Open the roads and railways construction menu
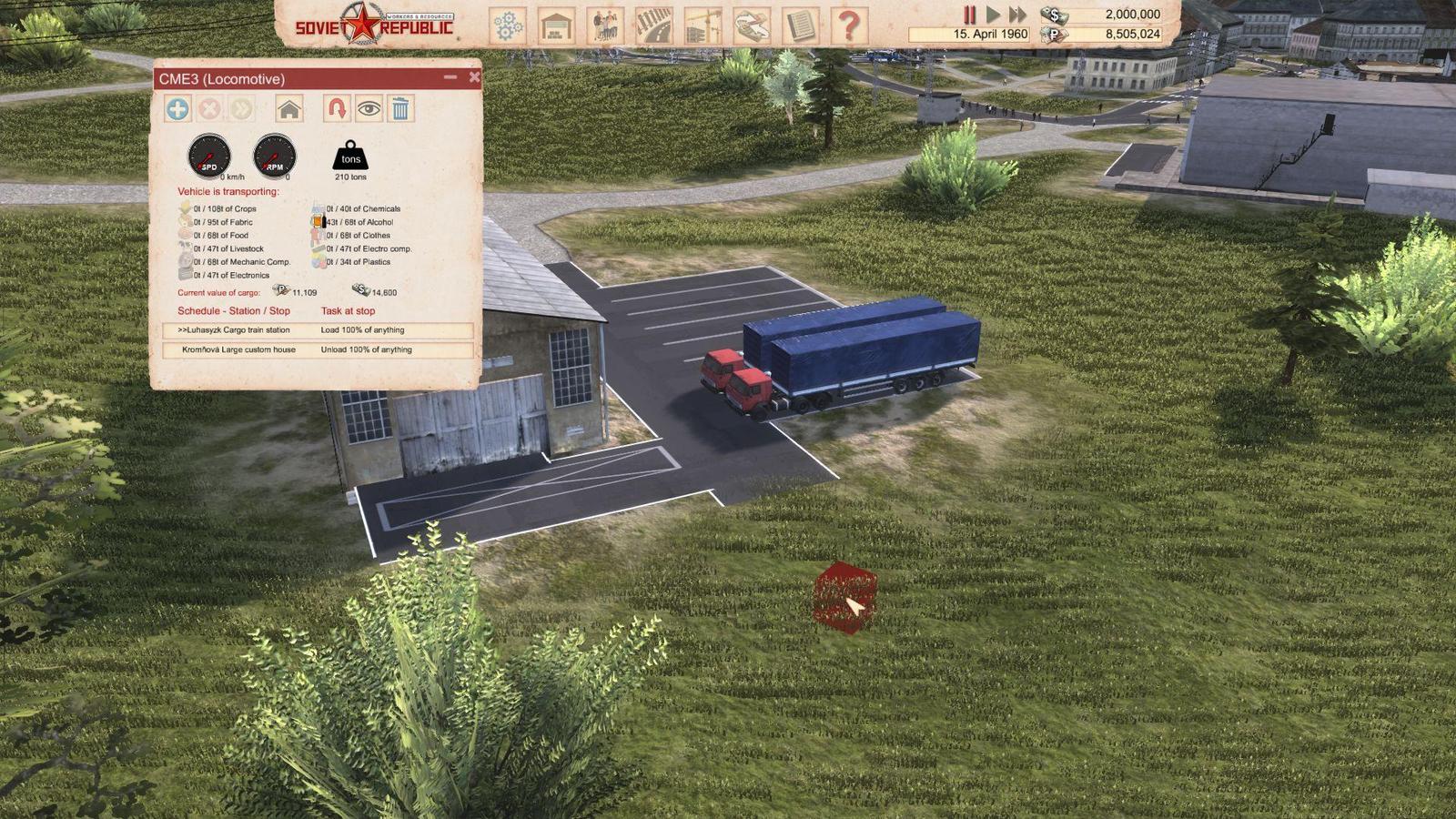This screenshot has height=819, width=1456. point(653,25)
